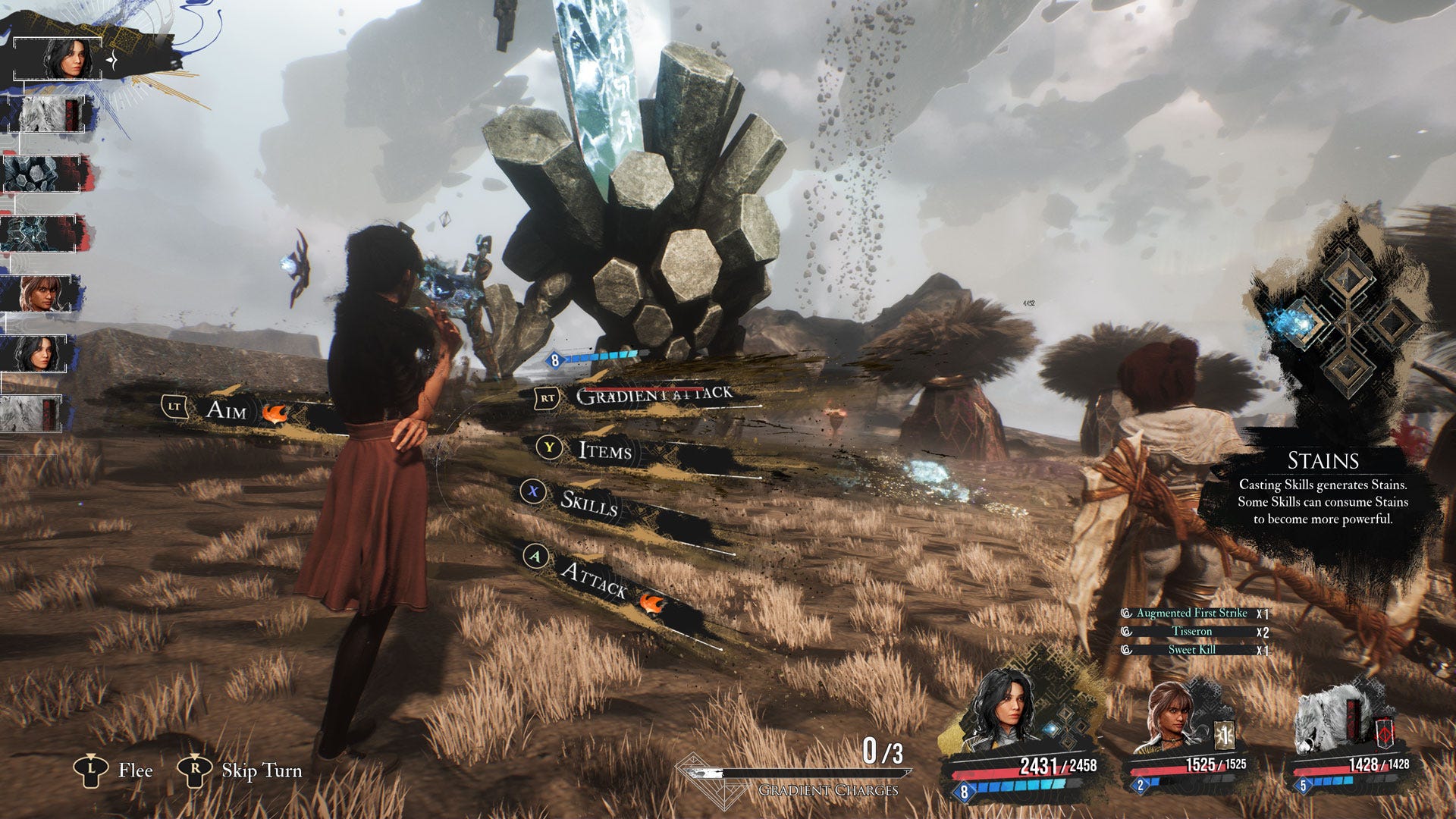The width and height of the screenshot is (1456, 819).
Task: Click the hexagonal rock enemy turn portrait
Action: point(42,174)
